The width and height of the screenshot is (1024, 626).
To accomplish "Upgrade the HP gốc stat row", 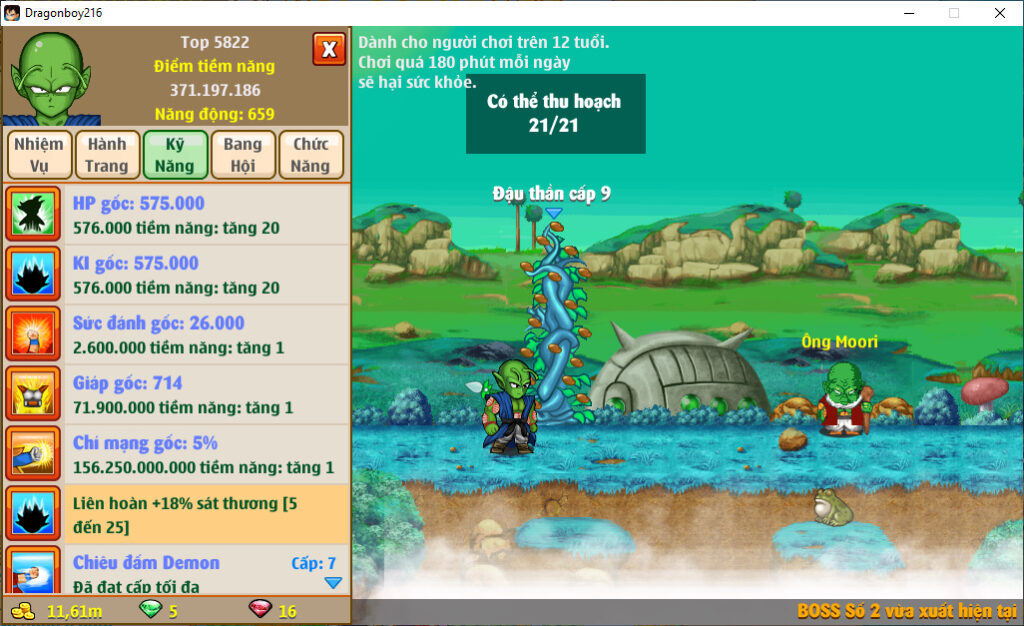I will 176,215.
